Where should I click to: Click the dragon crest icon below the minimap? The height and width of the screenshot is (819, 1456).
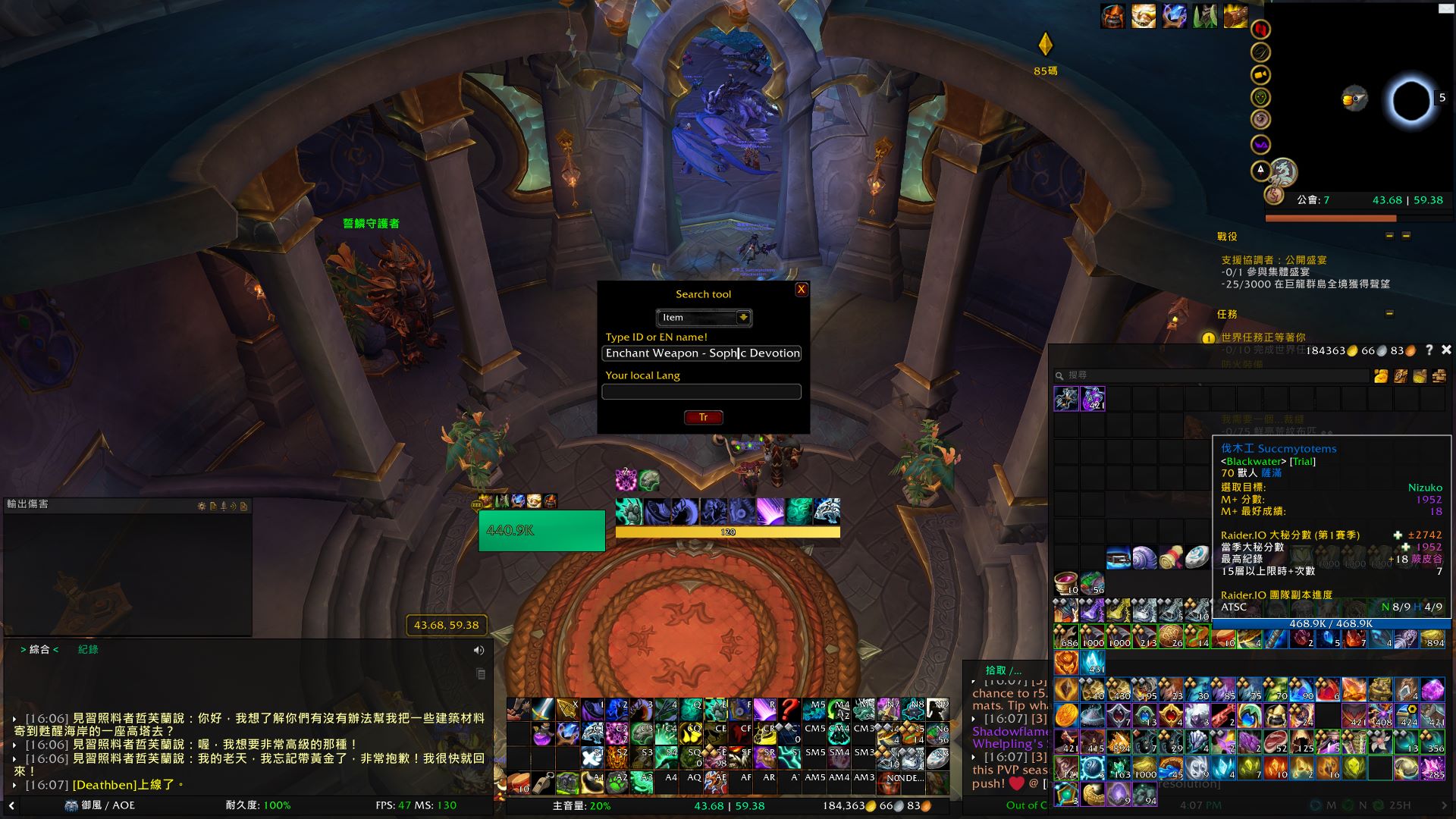point(1284,173)
